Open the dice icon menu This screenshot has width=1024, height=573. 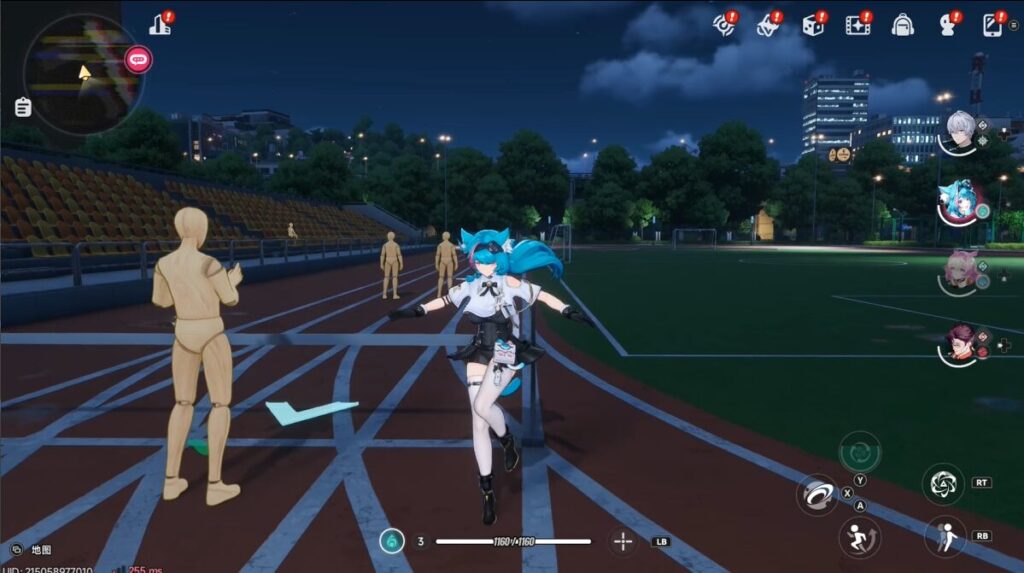(813, 25)
